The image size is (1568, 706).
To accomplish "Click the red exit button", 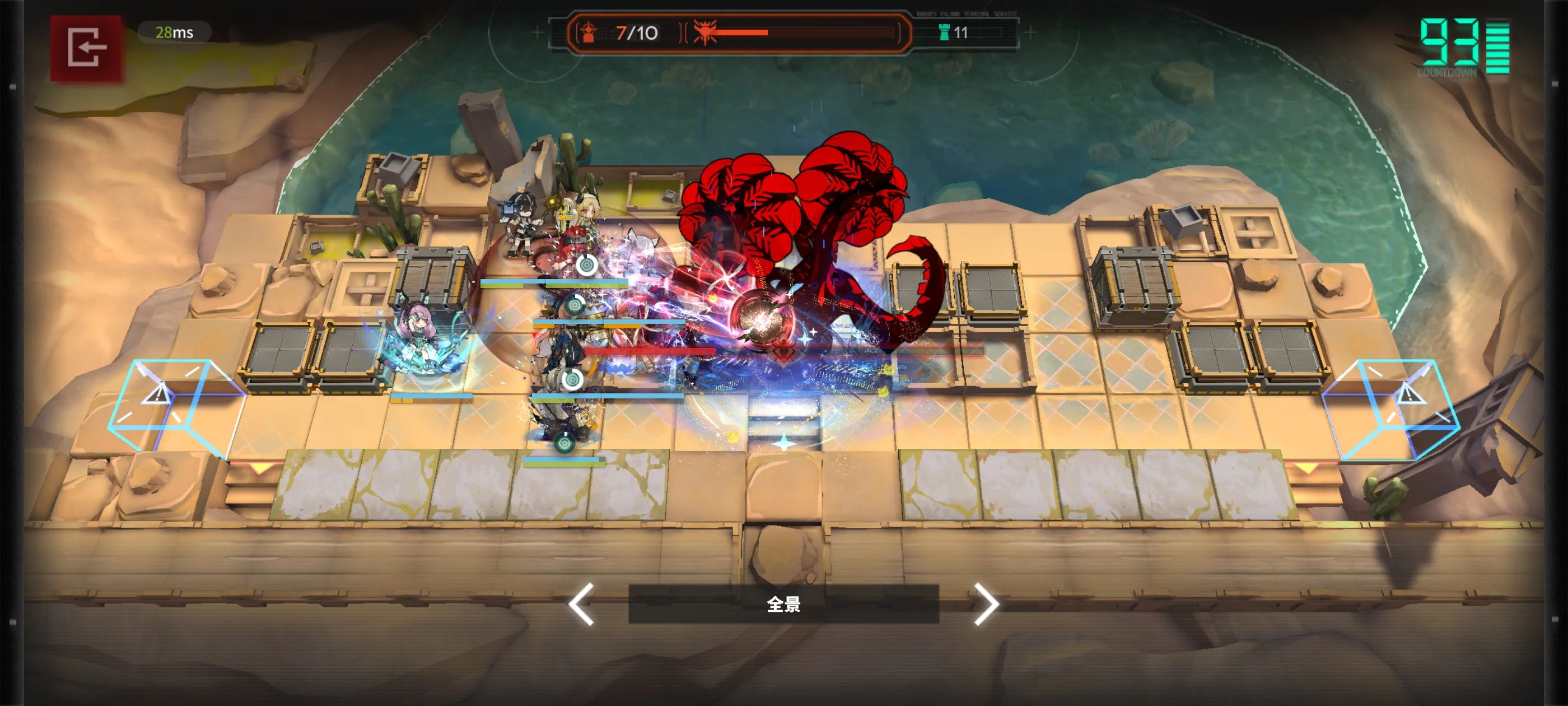I will click(x=86, y=48).
